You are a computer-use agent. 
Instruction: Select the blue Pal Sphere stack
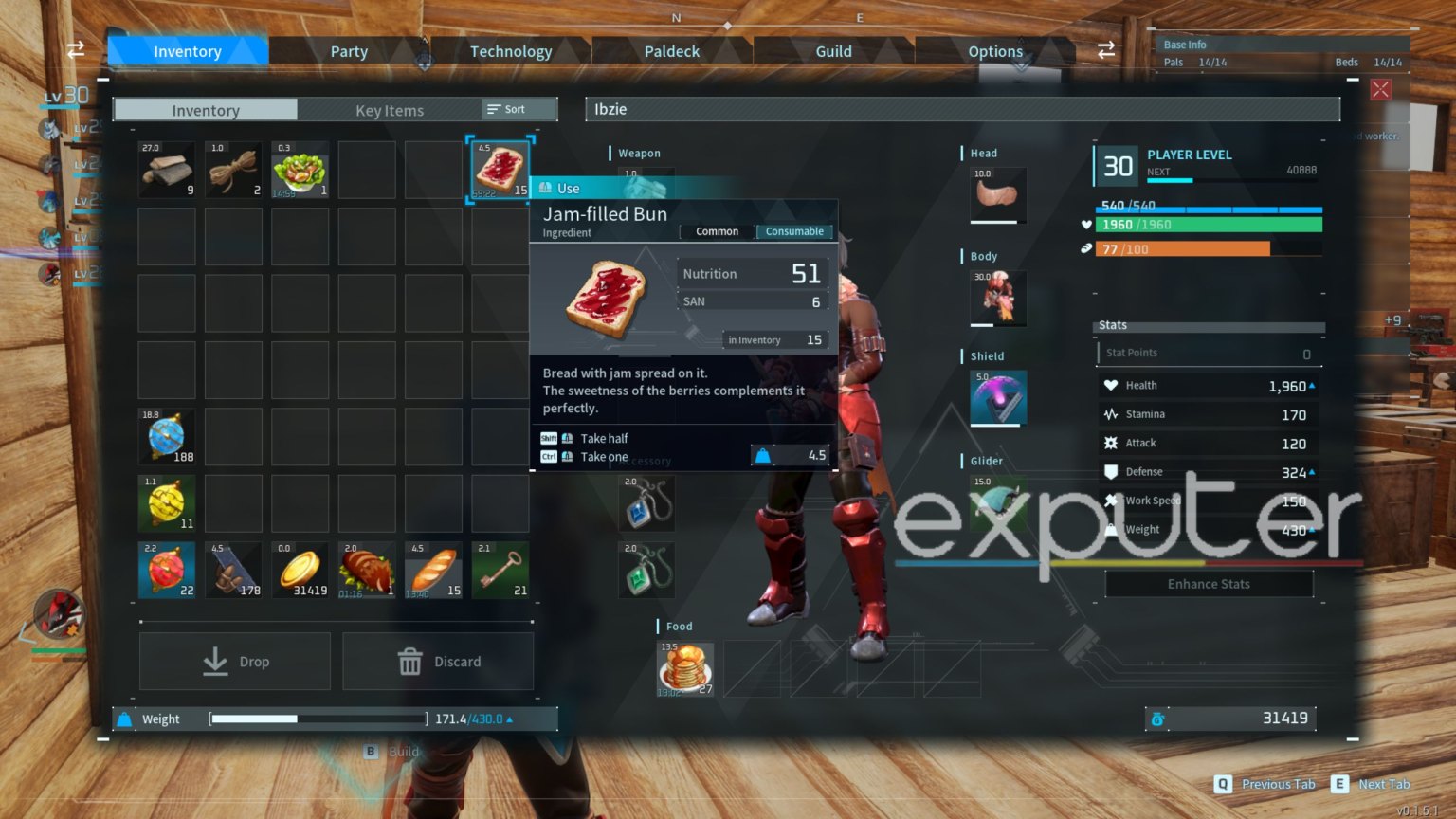[x=167, y=436]
